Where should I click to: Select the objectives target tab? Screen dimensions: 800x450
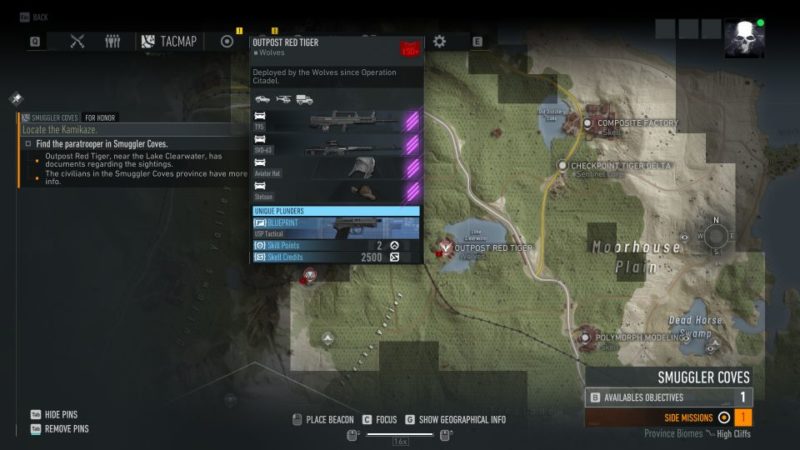(227, 41)
